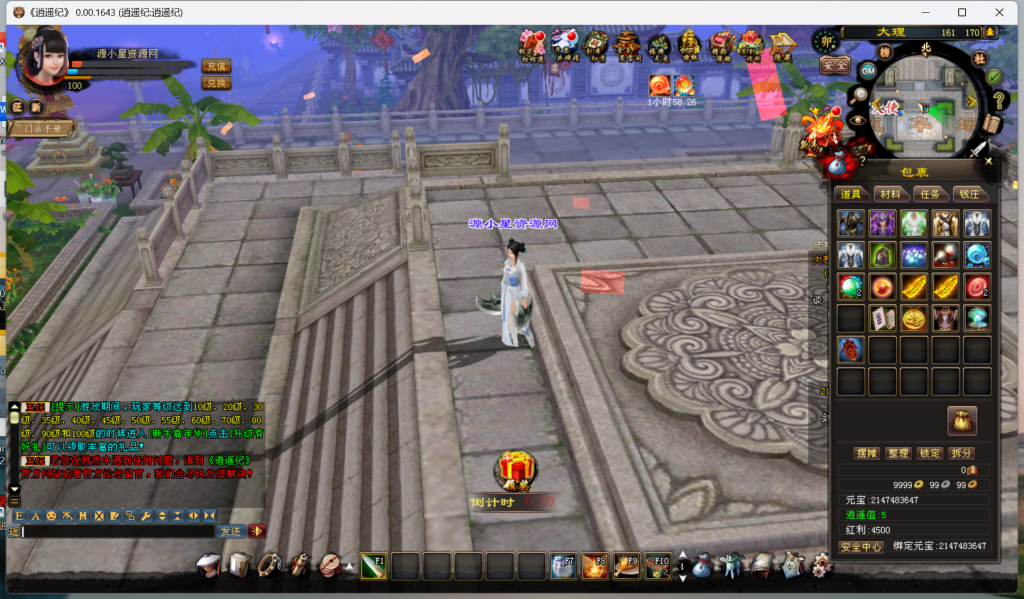The height and width of the screenshot is (599, 1024).
Task: Click the 拆分 split button
Action: click(x=962, y=453)
